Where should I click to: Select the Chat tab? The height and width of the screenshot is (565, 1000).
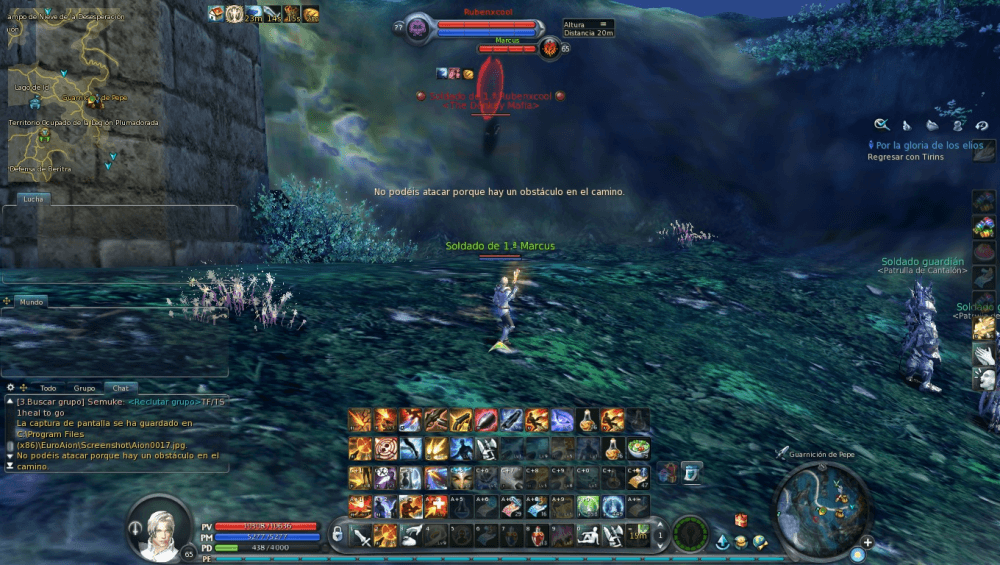point(120,388)
